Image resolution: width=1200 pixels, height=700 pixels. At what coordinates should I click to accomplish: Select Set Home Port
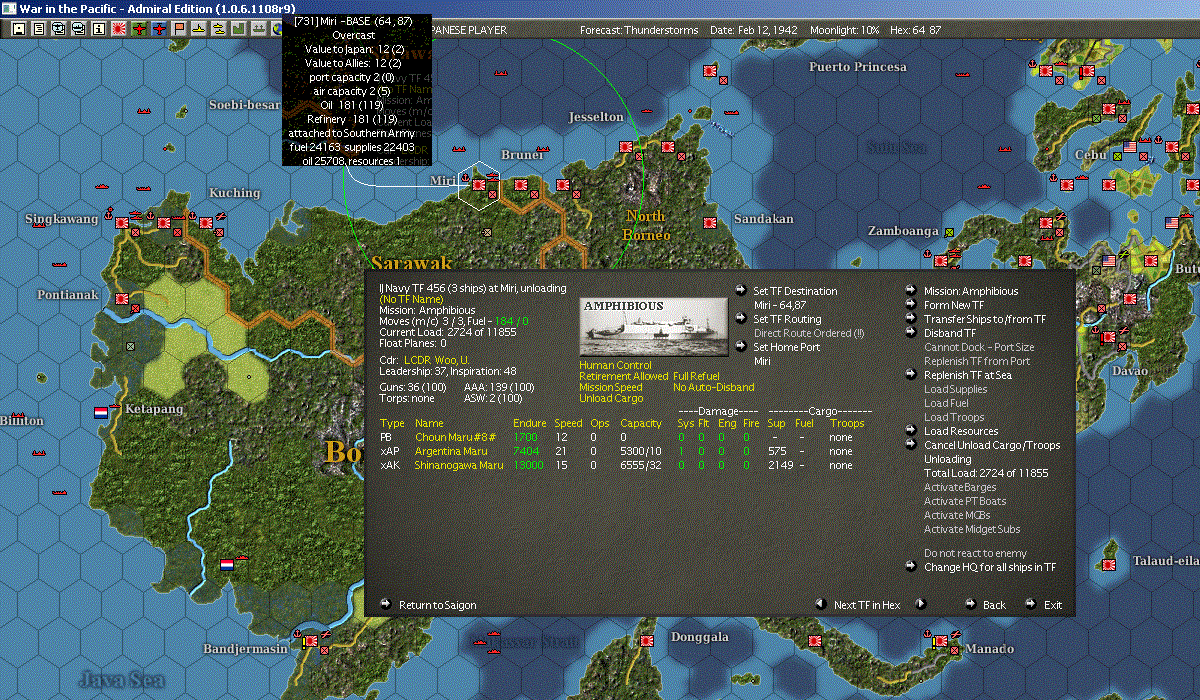[x=785, y=347]
